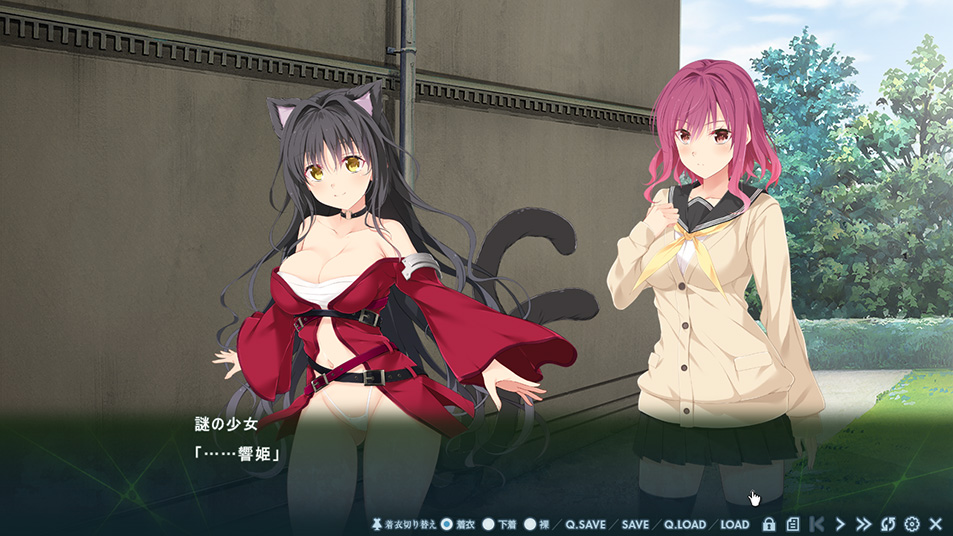Open the LOAD menu
The width and height of the screenshot is (953, 536).
click(734, 524)
